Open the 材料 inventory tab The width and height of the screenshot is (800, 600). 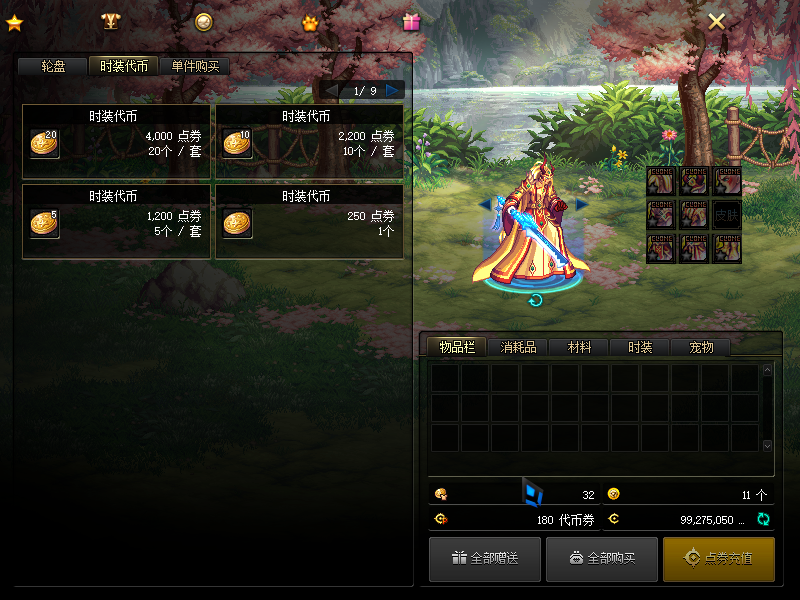coord(579,347)
